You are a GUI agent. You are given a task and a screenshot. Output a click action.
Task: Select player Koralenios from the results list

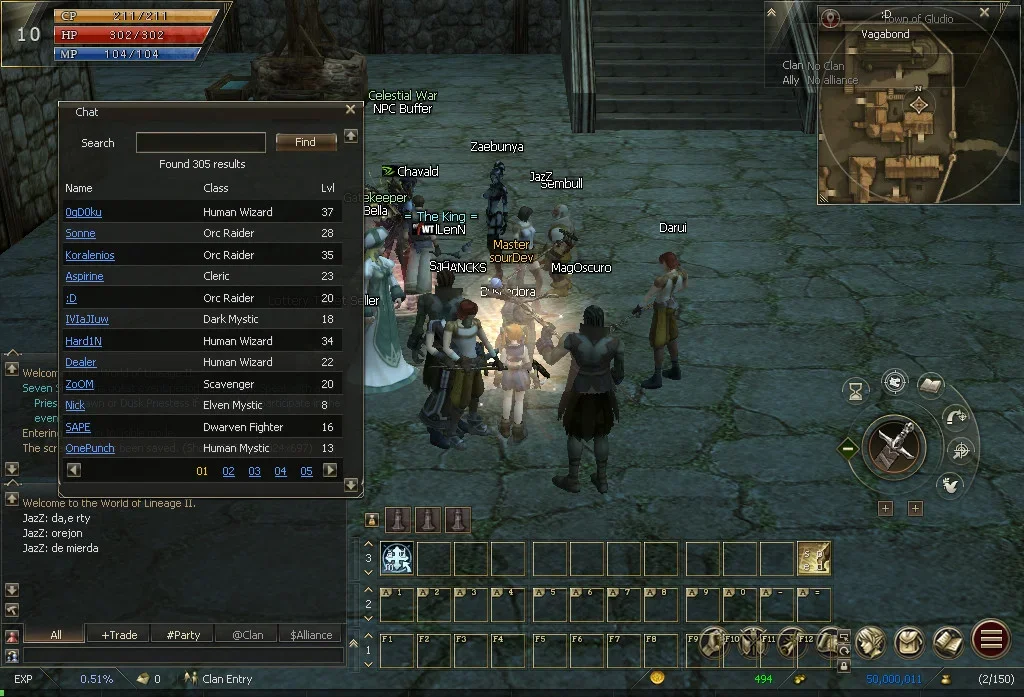(x=90, y=255)
